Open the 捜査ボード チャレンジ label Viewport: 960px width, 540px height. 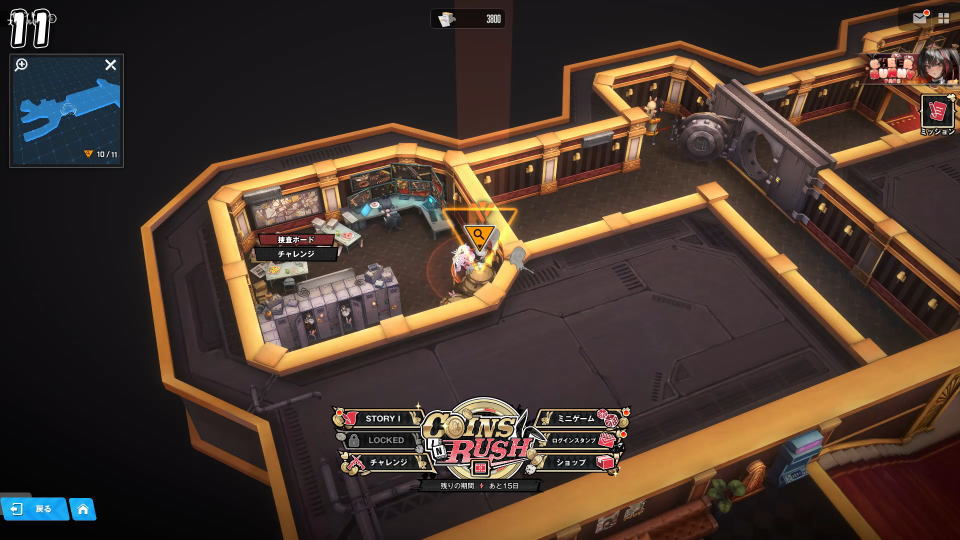(x=296, y=247)
